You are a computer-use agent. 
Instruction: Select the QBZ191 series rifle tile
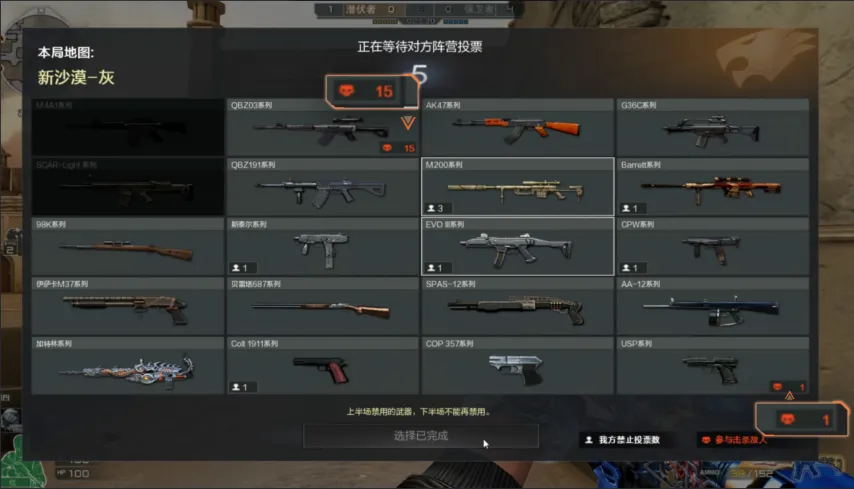tap(322, 187)
